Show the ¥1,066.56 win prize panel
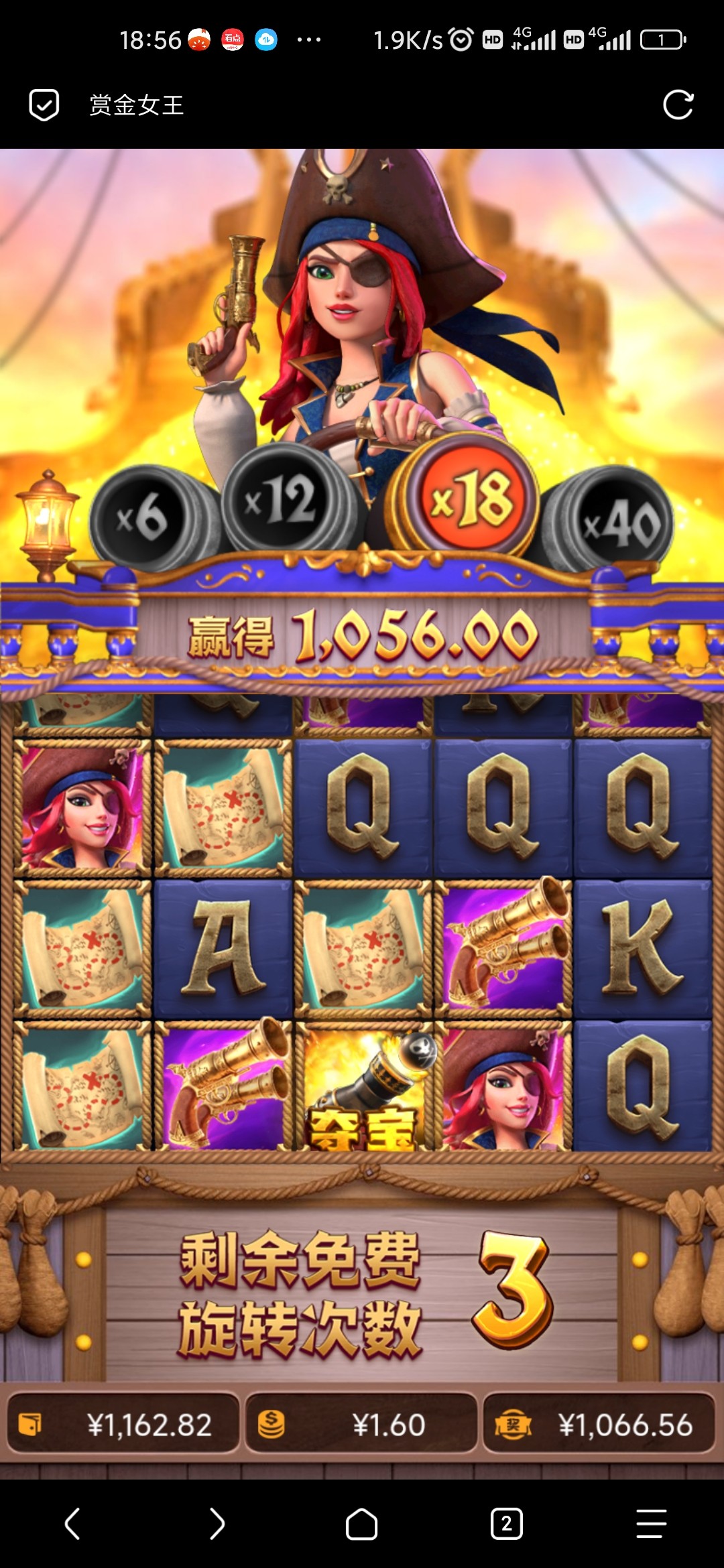Screen dimensions: 724x1568 coord(599,1424)
